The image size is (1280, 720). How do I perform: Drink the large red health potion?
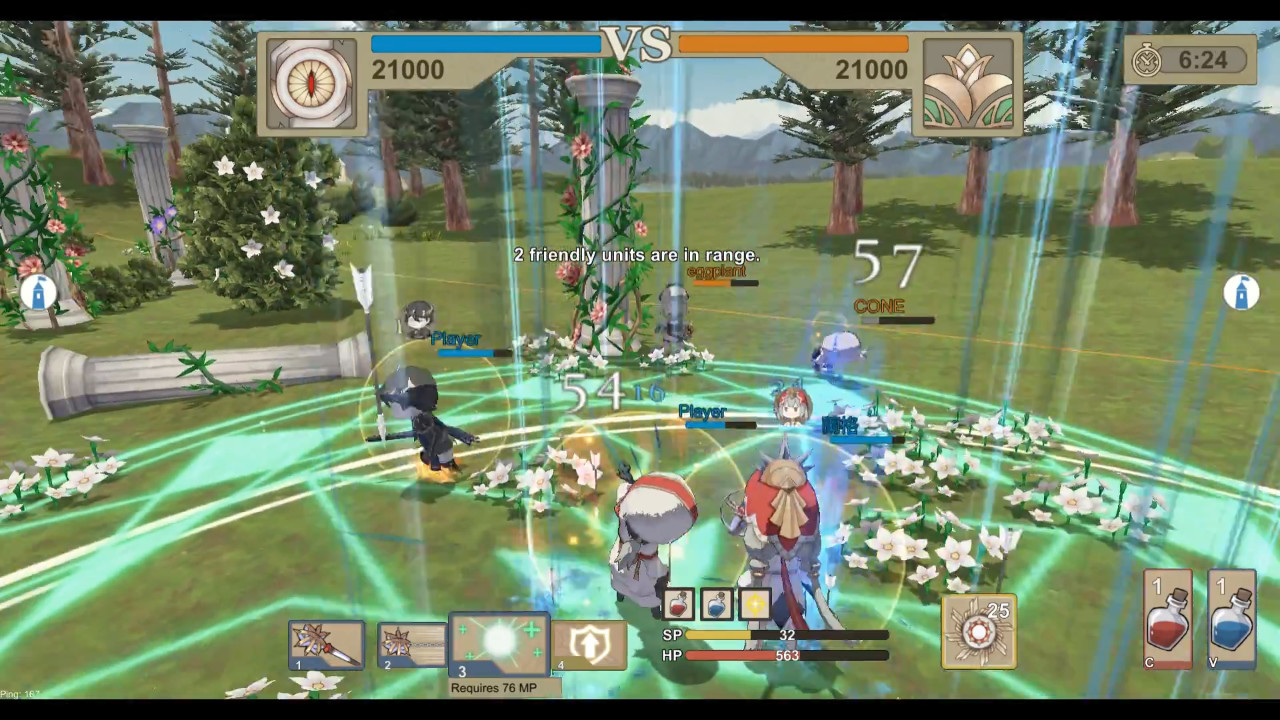pyautogui.click(x=1168, y=619)
